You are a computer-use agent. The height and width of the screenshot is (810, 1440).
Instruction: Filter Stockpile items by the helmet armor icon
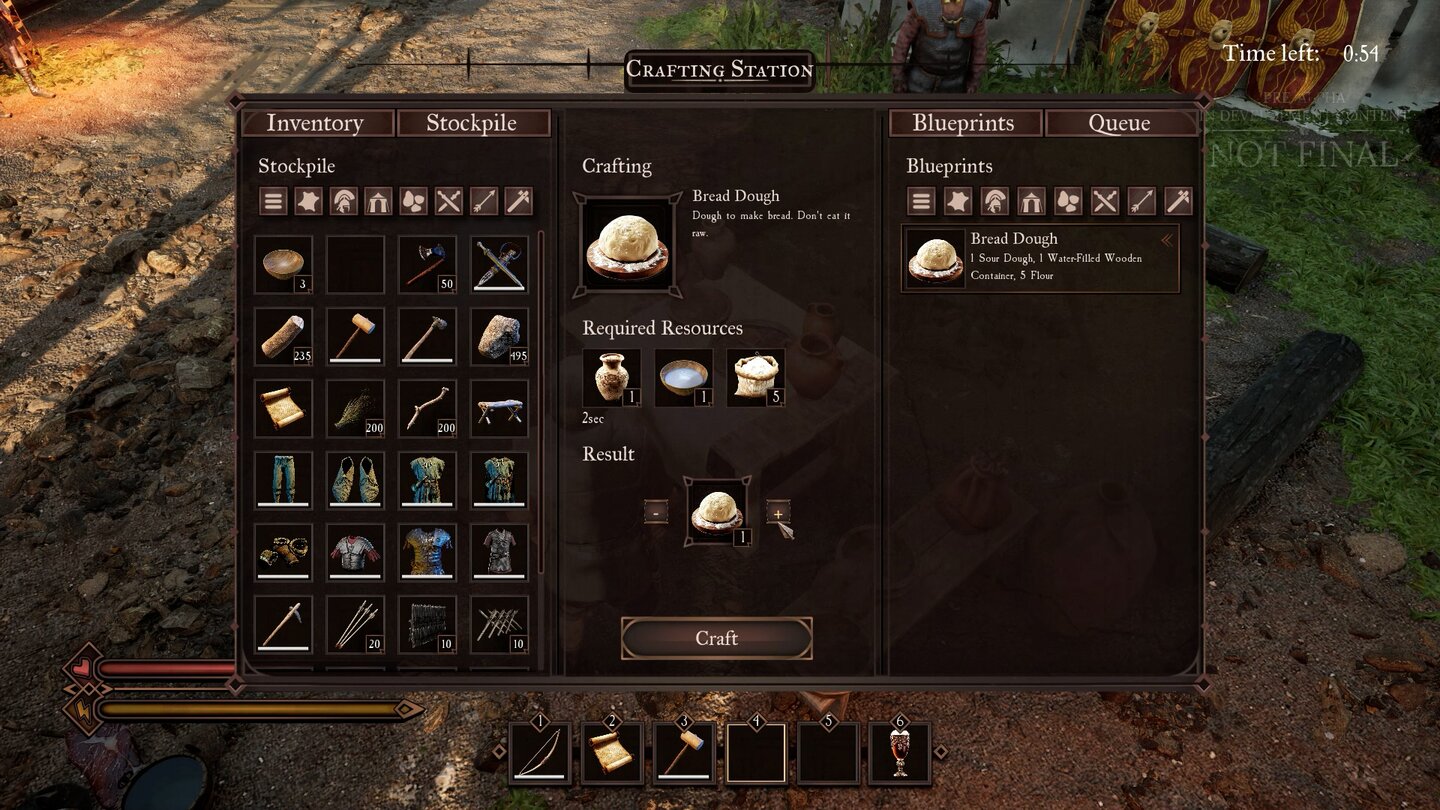(344, 201)
